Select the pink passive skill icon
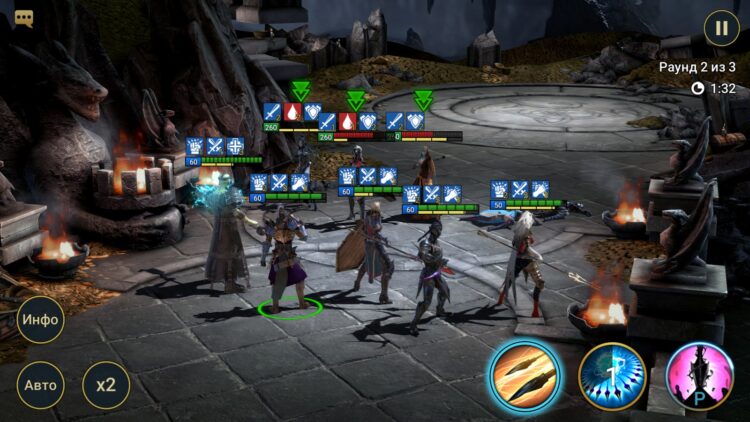Viewport: 750px width, 422px height. [700, 376]
